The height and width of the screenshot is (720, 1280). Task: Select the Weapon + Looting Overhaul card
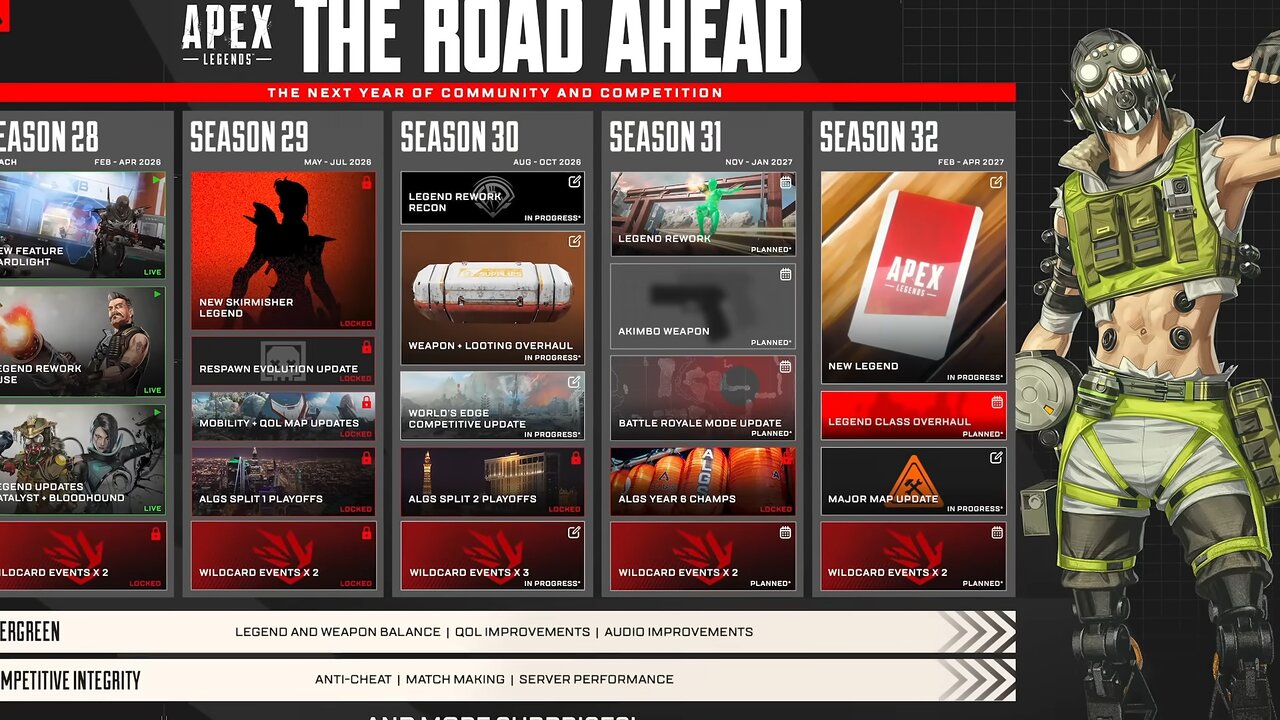point(492,297)
